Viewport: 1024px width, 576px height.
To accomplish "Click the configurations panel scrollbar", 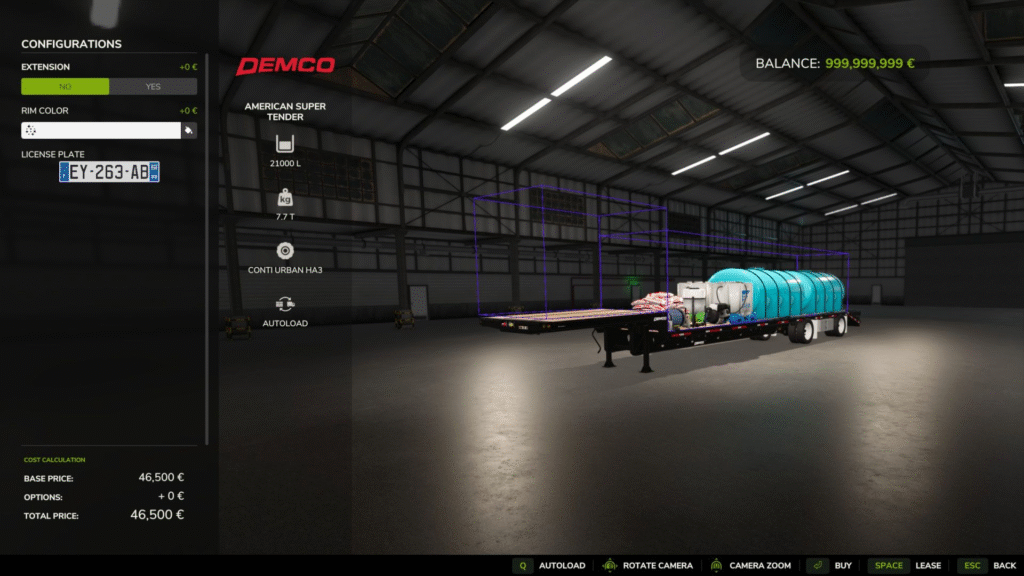I will coord(207,250).
